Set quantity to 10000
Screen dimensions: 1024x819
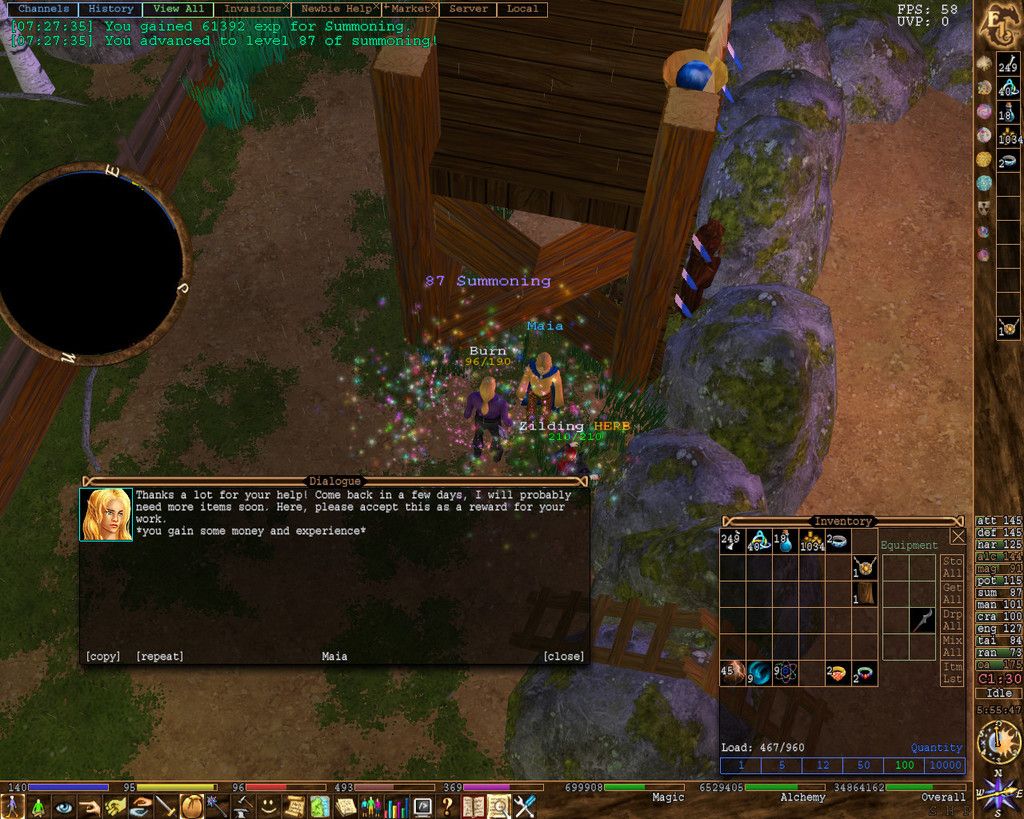click(945, 765)
